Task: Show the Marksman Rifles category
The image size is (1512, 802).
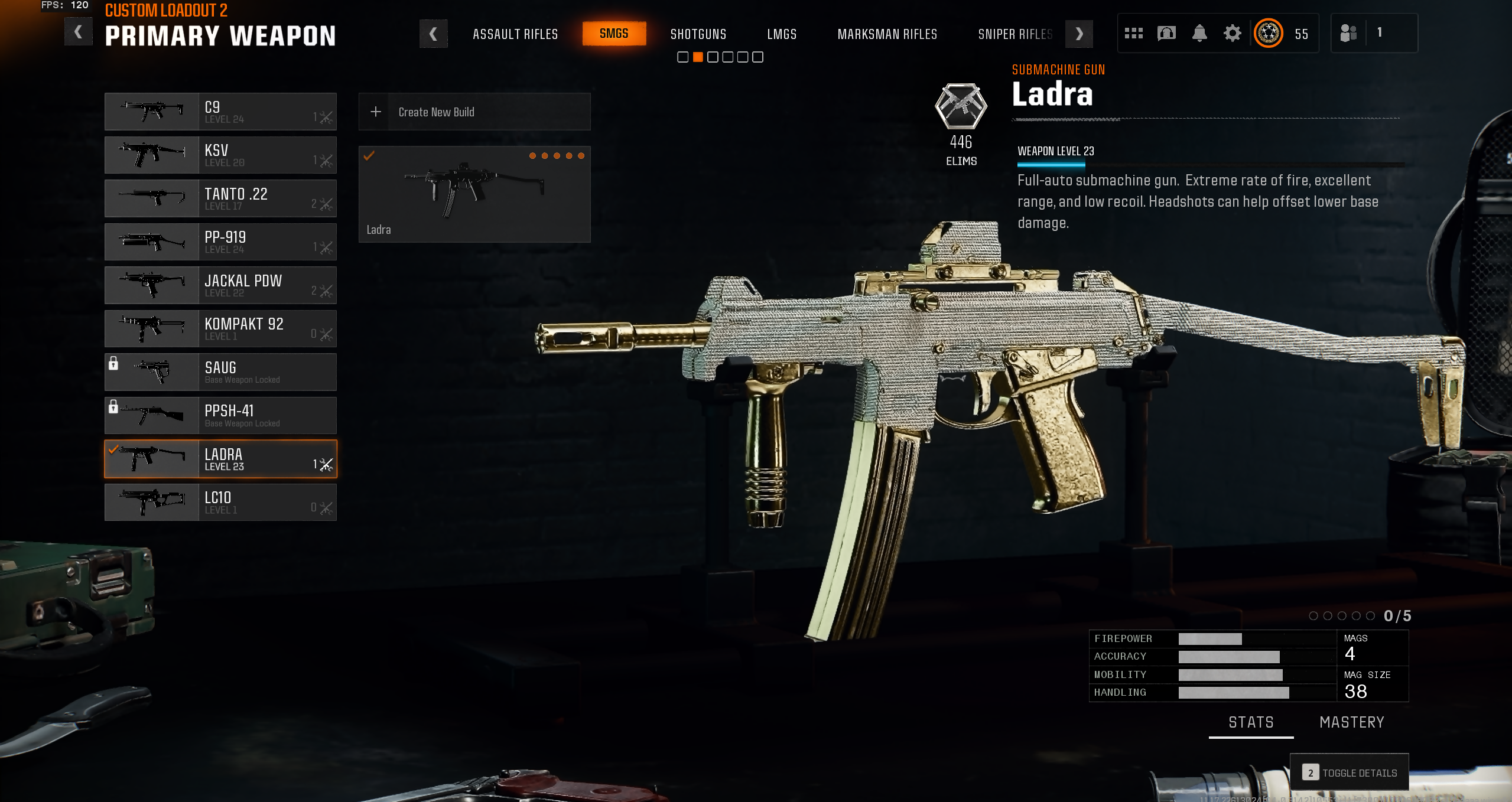Action: pyautogui.click(x=887, y=34)
